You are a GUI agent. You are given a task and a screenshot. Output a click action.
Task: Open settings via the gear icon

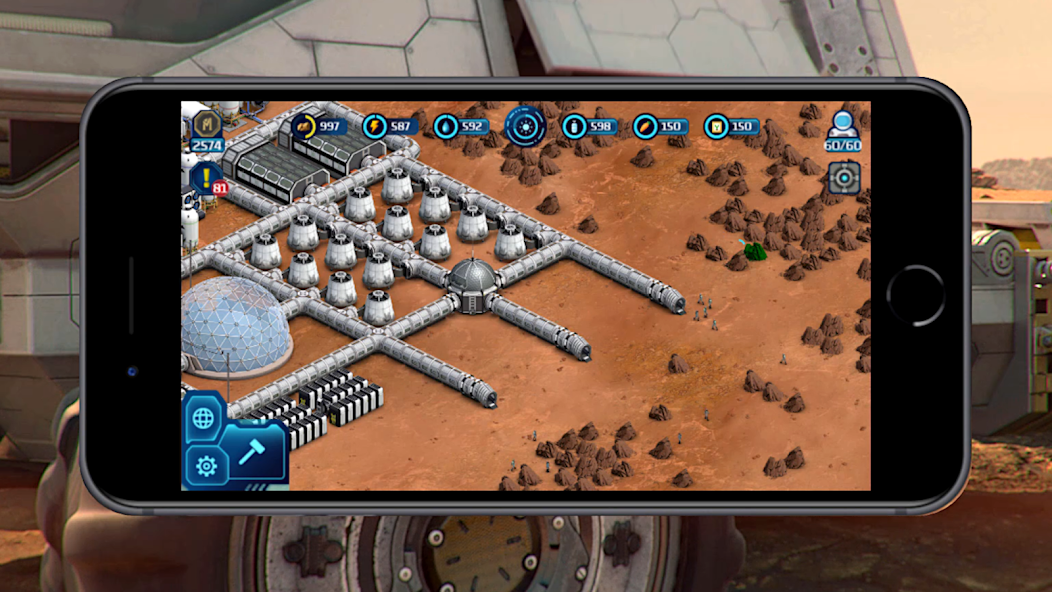[206, 466]
